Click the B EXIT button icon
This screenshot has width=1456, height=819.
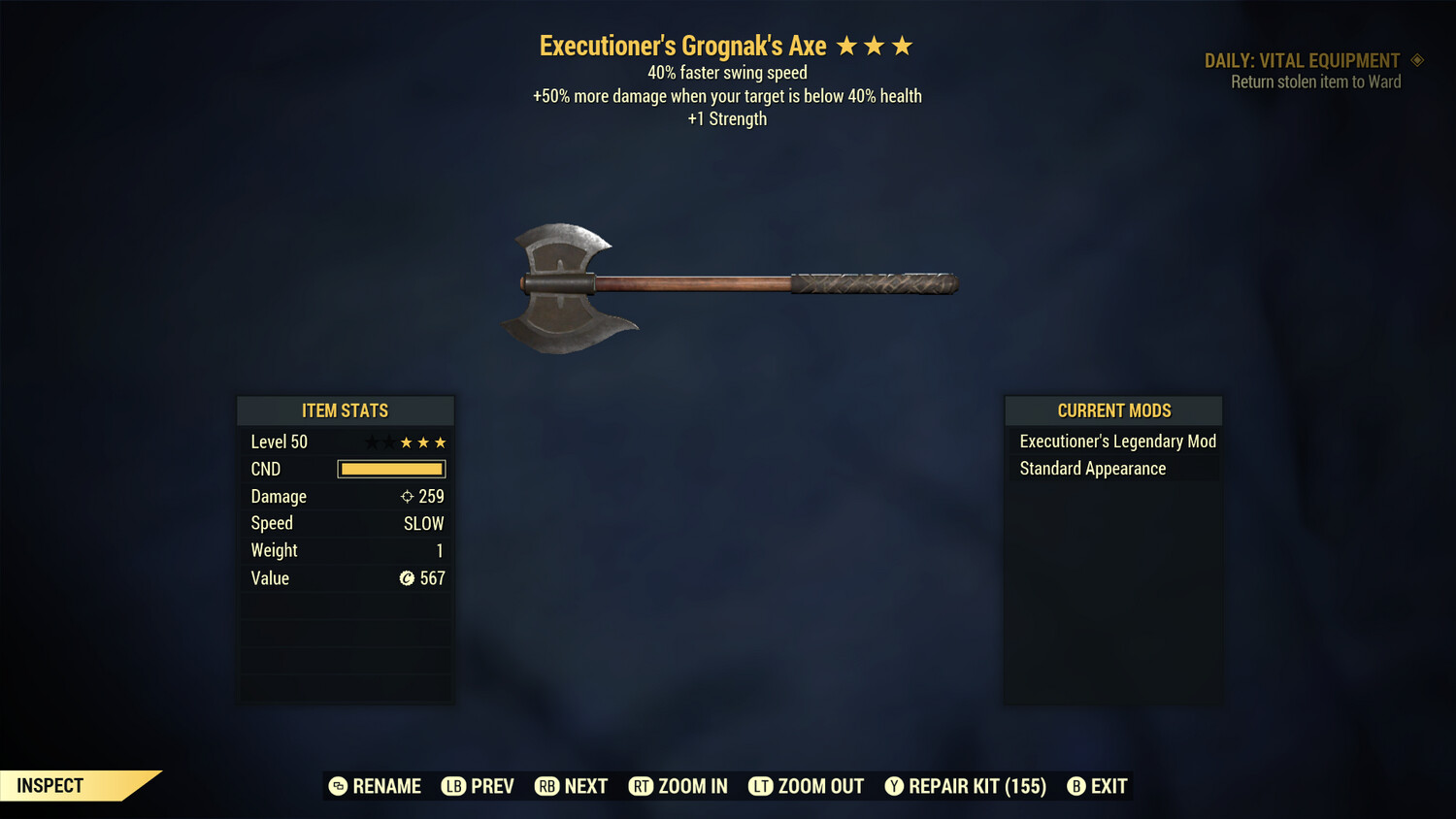pos(1075,786)
